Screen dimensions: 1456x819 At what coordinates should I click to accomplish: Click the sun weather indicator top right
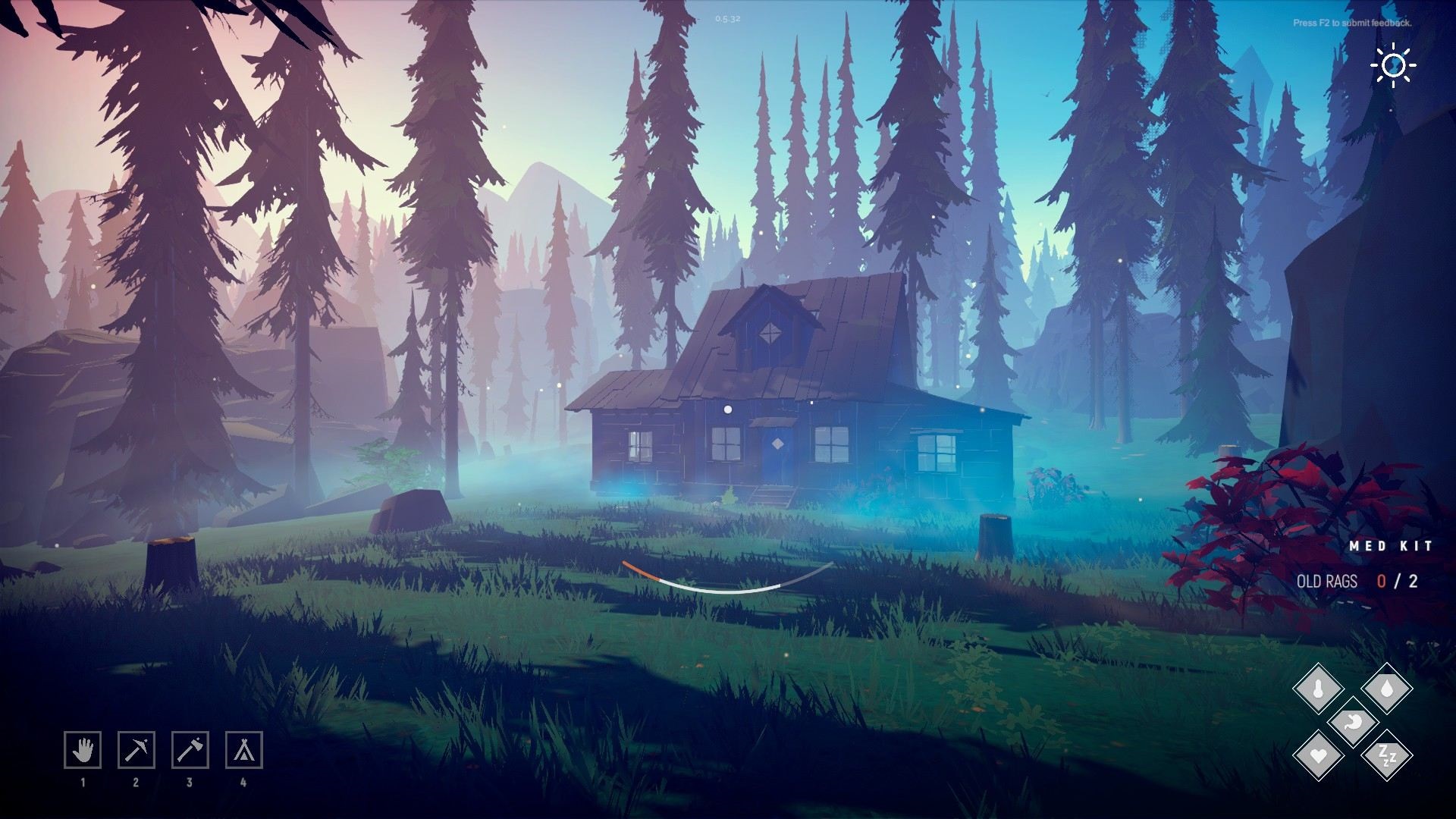pos(1394,67)
